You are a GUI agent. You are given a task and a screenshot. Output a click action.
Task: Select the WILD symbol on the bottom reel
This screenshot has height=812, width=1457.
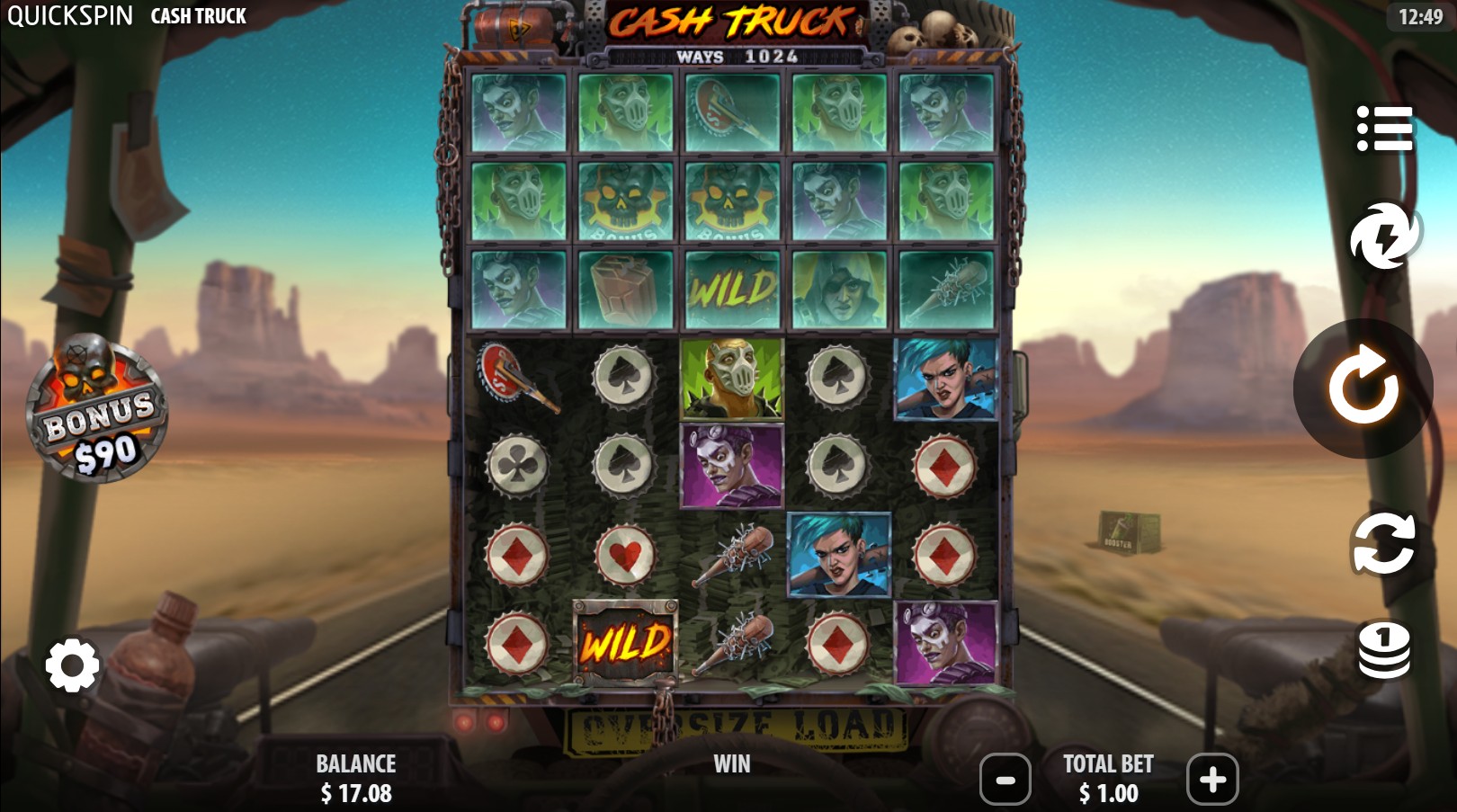tap(628, 643)
